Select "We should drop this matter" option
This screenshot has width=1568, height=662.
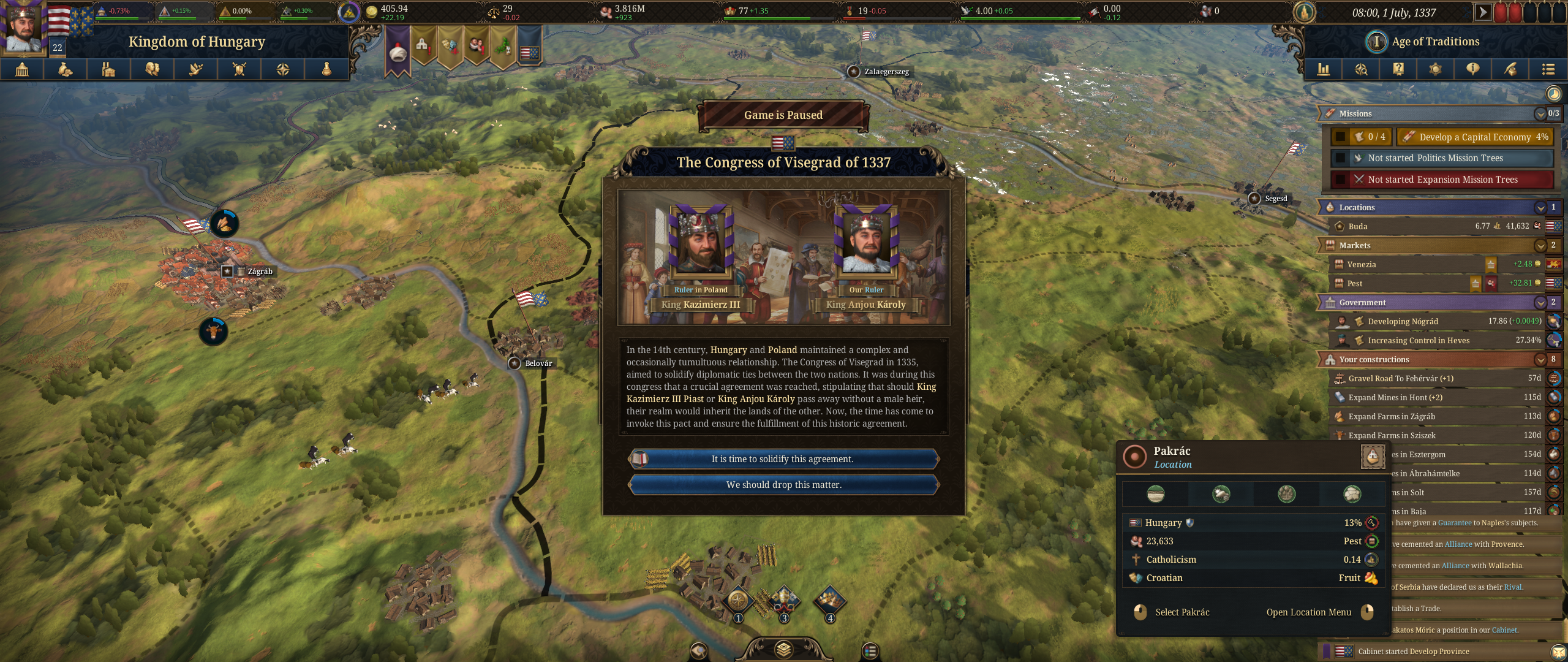pos(783,485)
